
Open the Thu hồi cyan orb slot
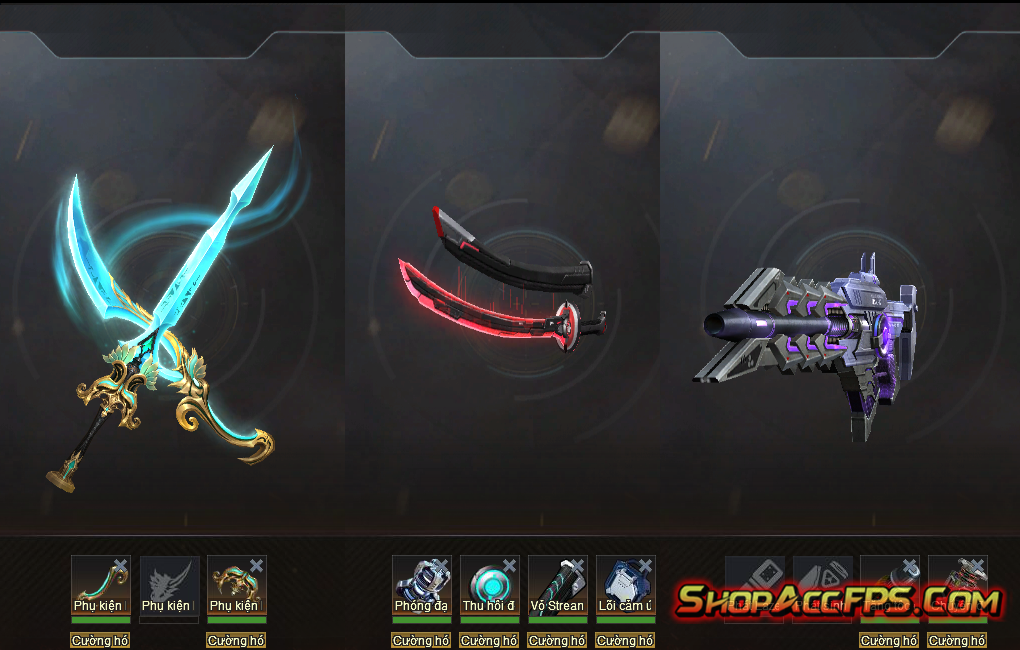point(489,583)
